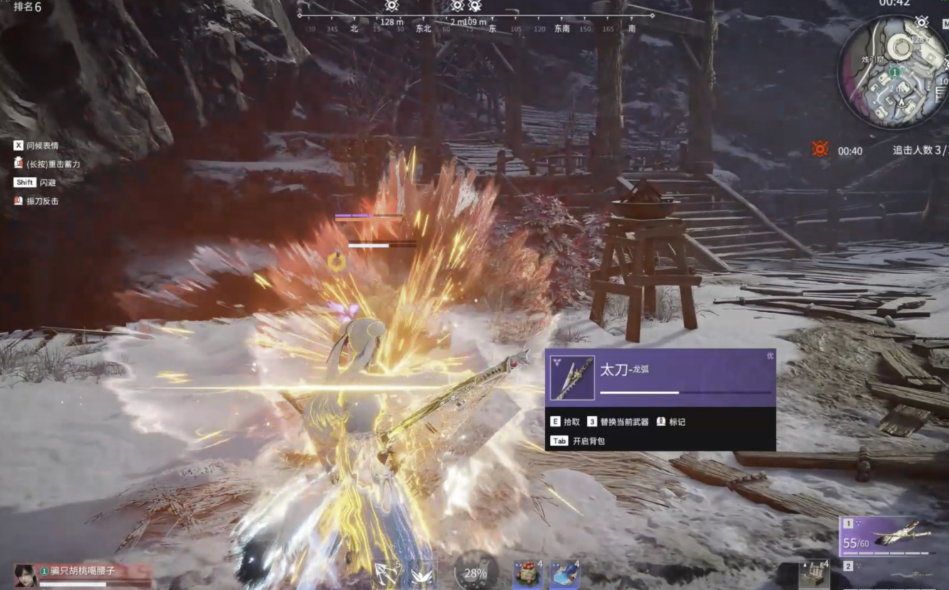Click the red pursuit target icon
The height and width of the screenshot is (590, 949).
click(820, 149)
